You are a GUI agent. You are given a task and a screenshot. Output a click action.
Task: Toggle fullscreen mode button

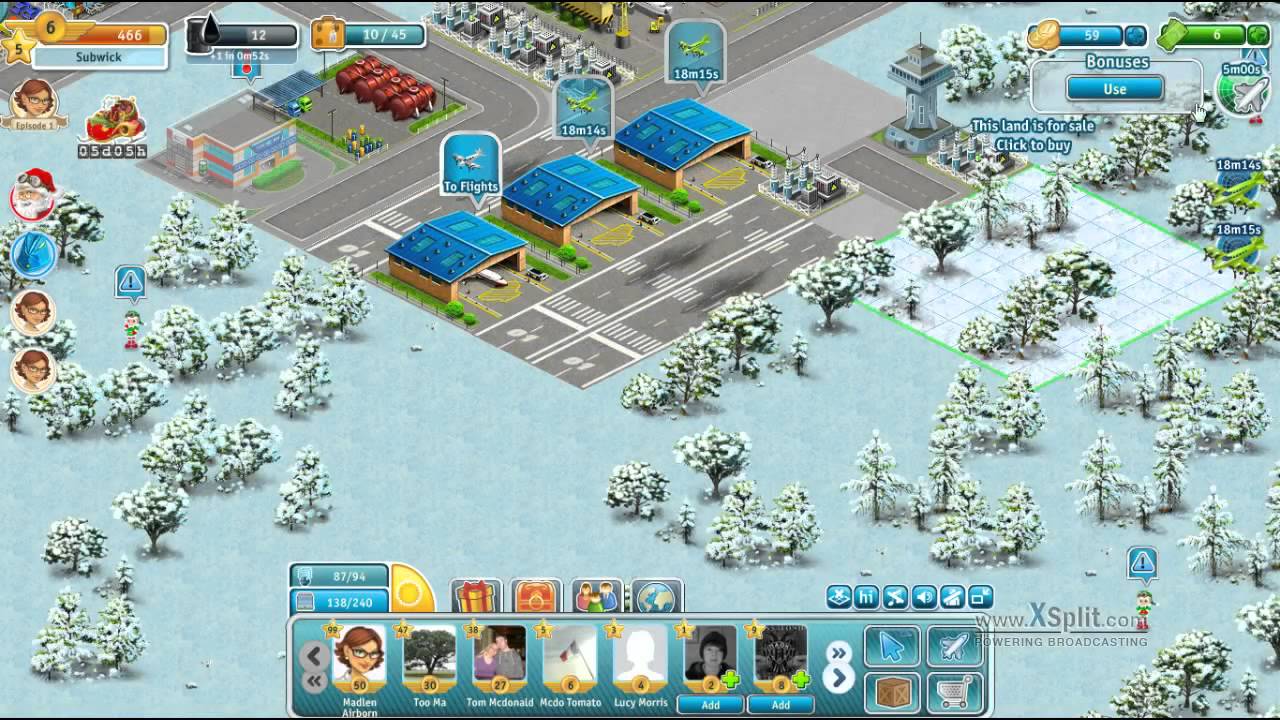click(980, 598)
